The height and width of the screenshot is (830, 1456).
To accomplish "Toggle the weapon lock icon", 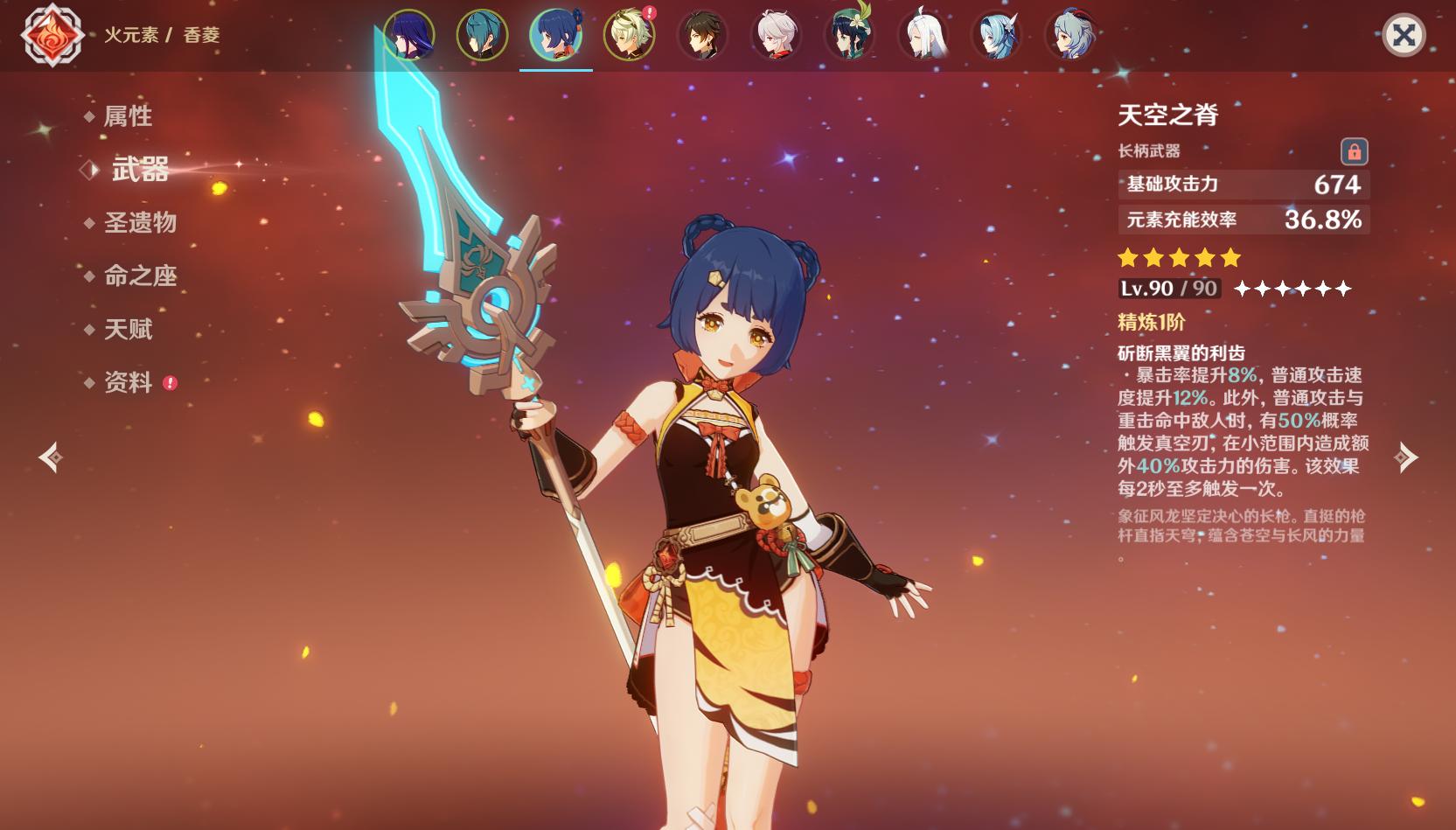I will coord(1354,151).
